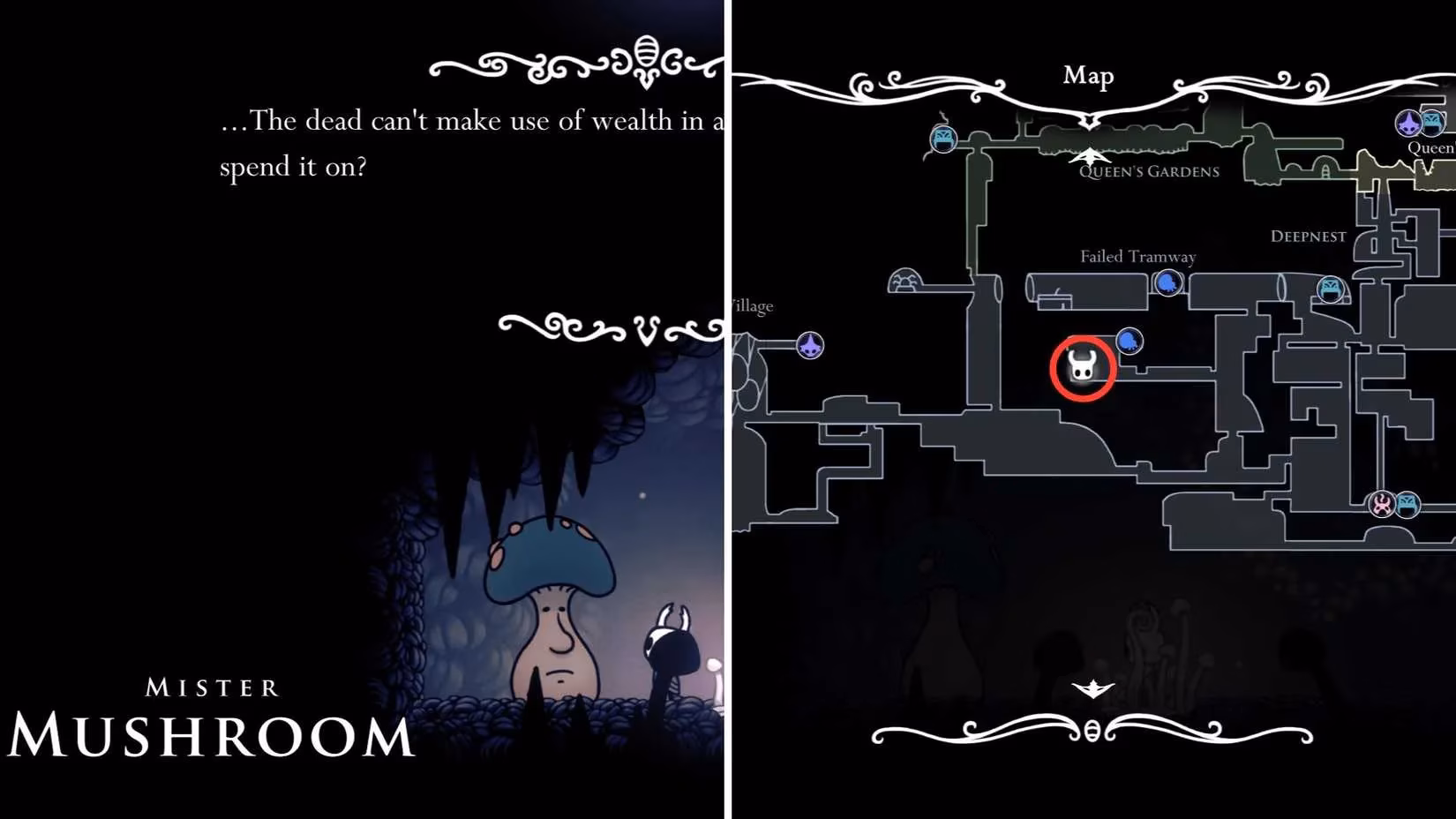Select the bench icon near Queen's Gardens entrance
Image resolution: width=1456 pixels, height=819 pixels.
[942, 139]
